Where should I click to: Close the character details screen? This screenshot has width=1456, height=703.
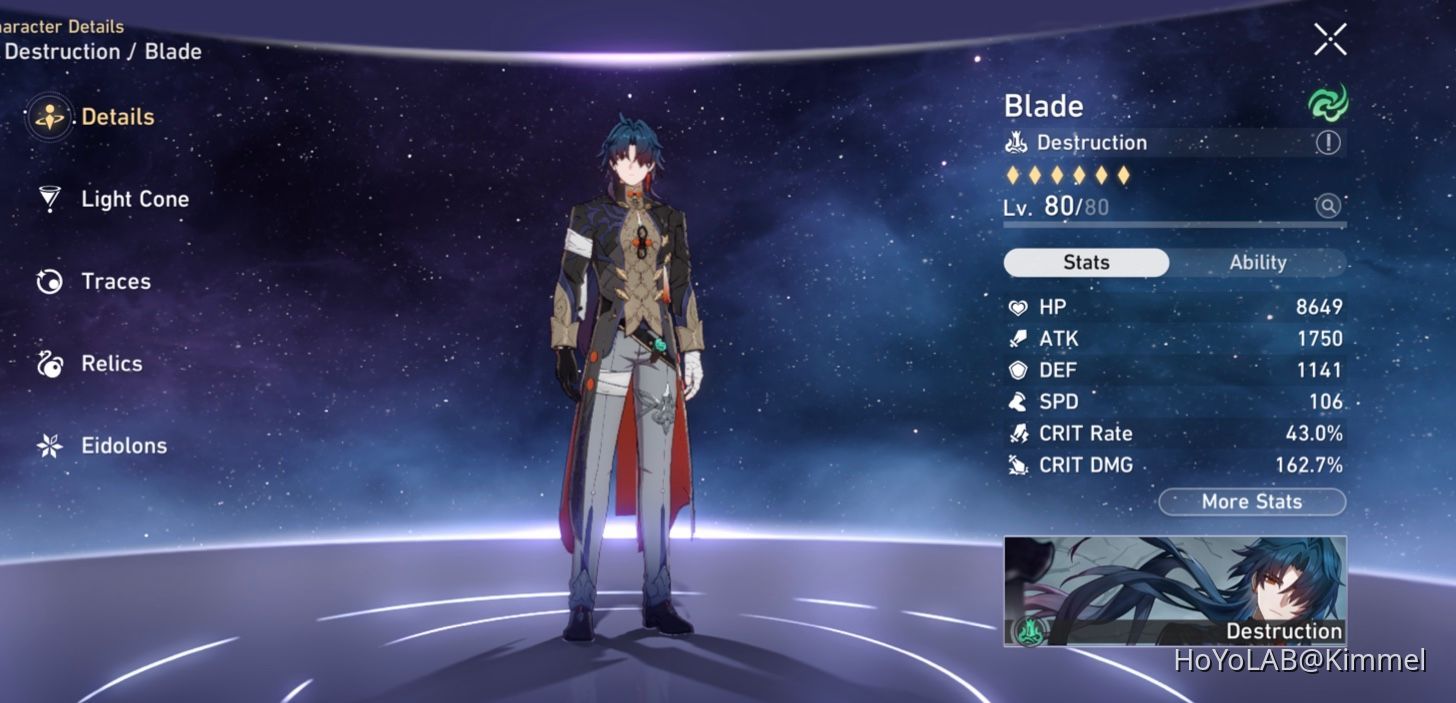[1330, 40]
